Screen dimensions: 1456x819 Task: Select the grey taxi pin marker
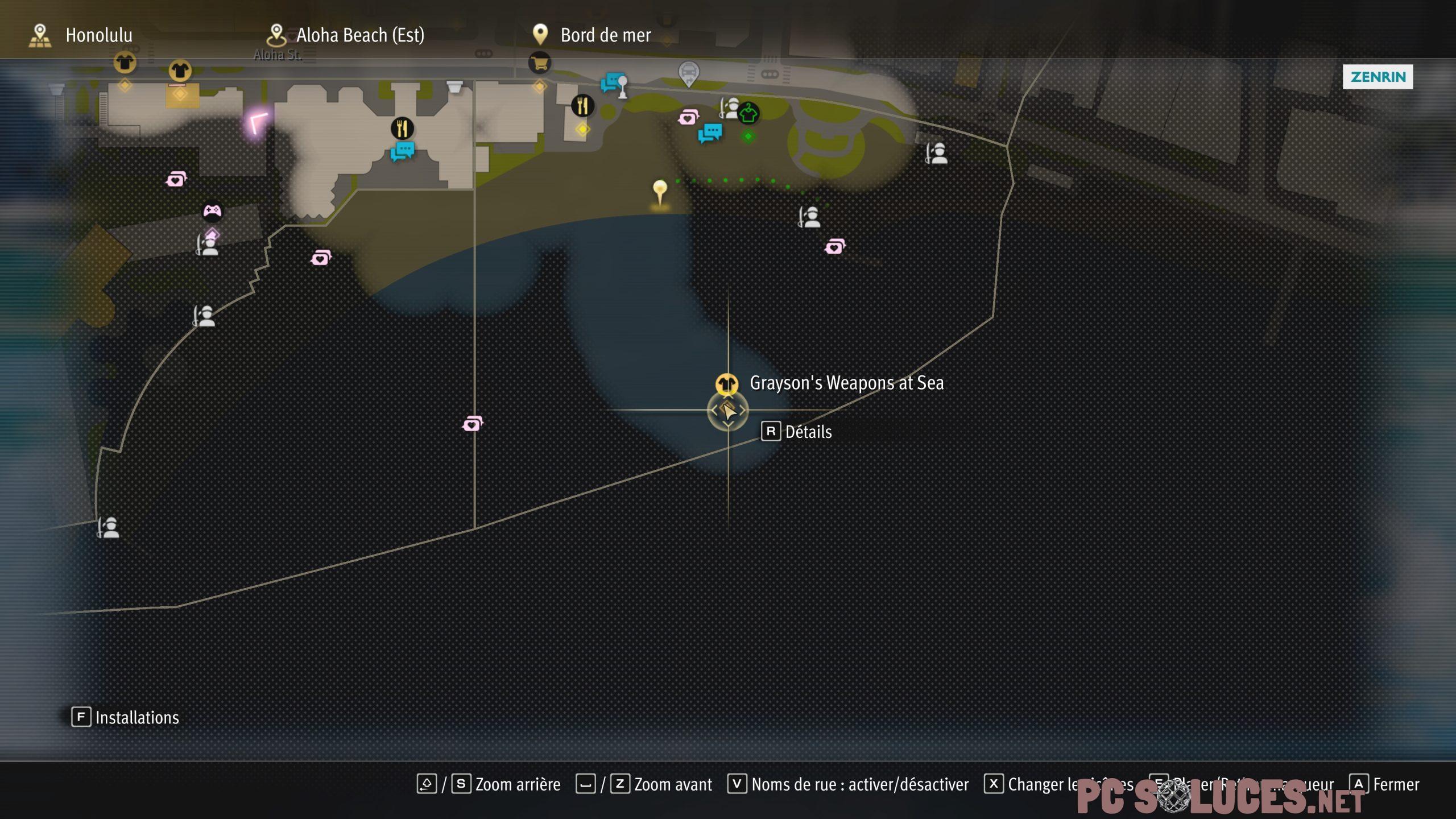(x=688, y=73)
